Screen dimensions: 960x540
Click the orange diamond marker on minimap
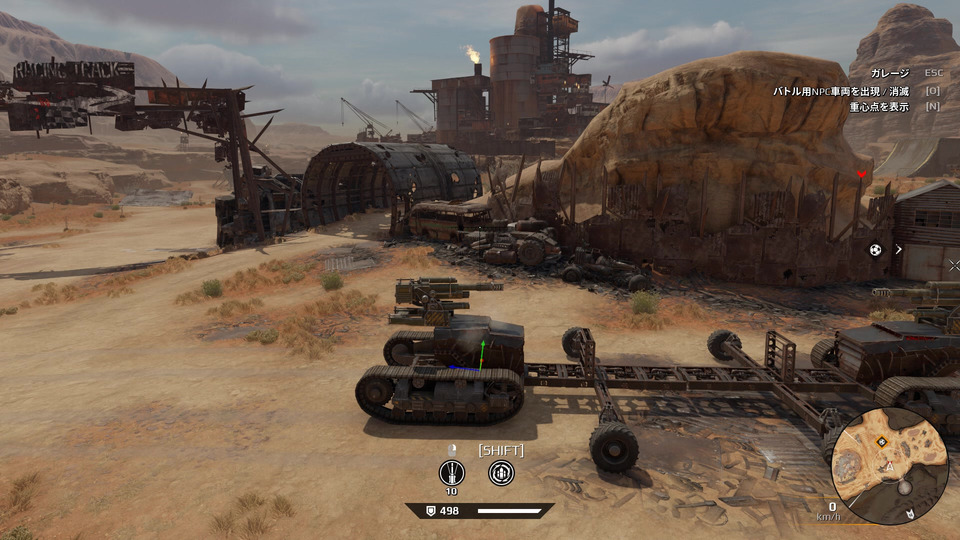pos(882,441)
